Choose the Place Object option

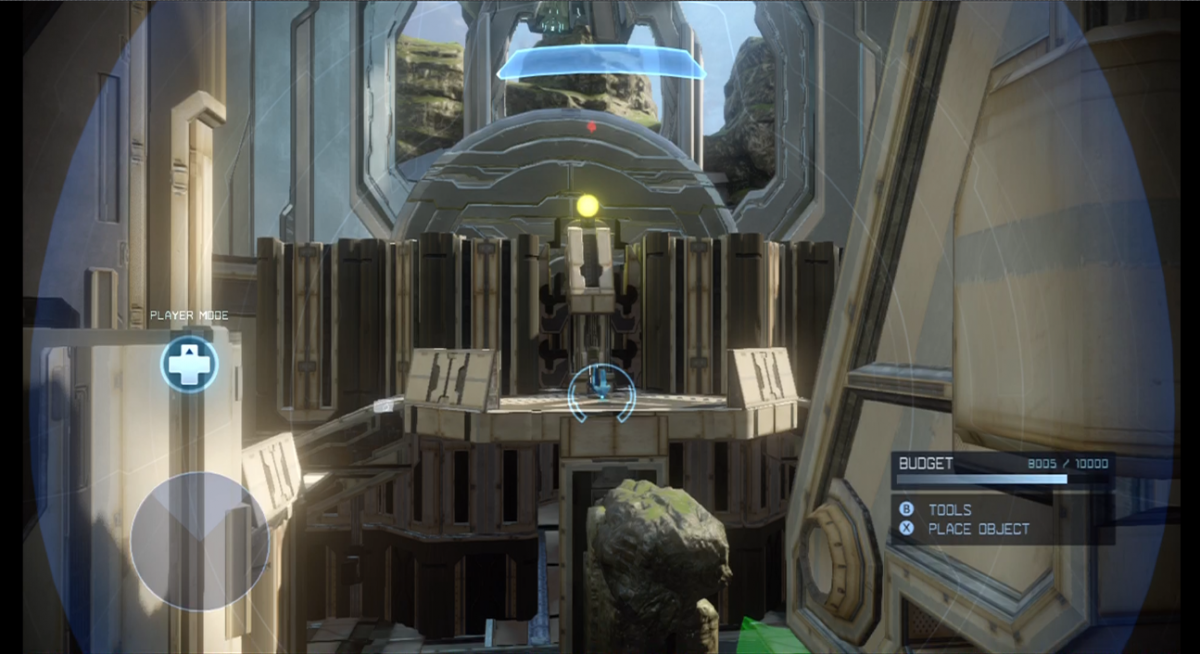(x=977, y=528)
